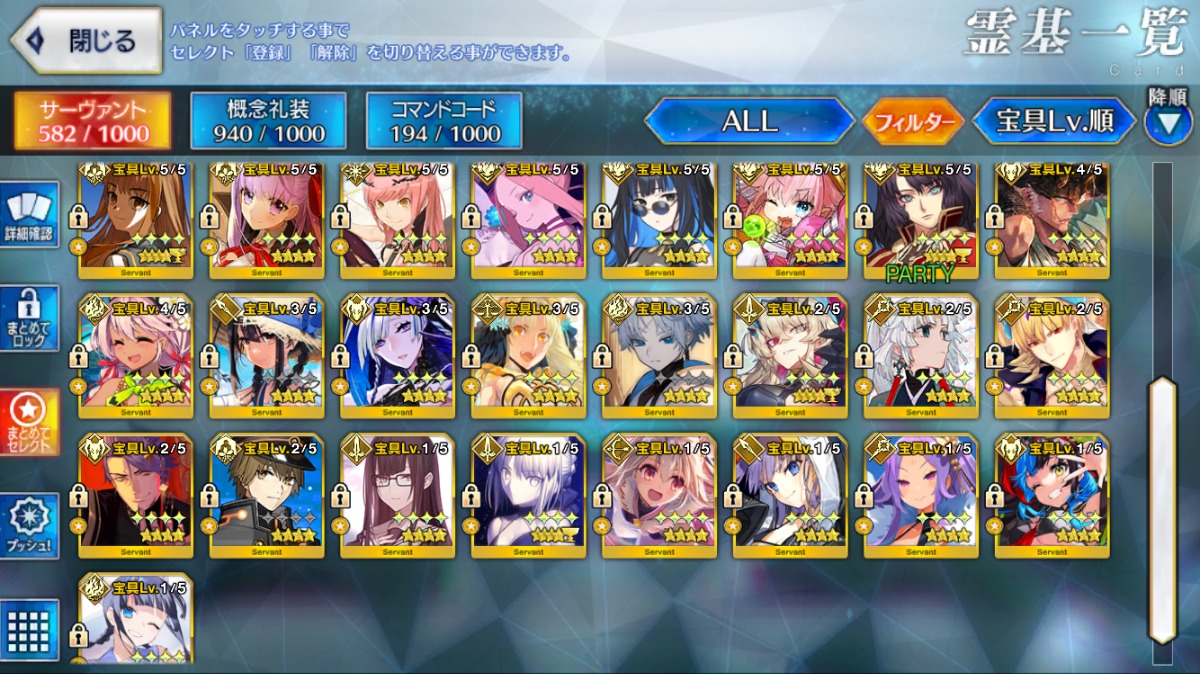Switch to the サーヴァント tab

(x=92, y=121)
